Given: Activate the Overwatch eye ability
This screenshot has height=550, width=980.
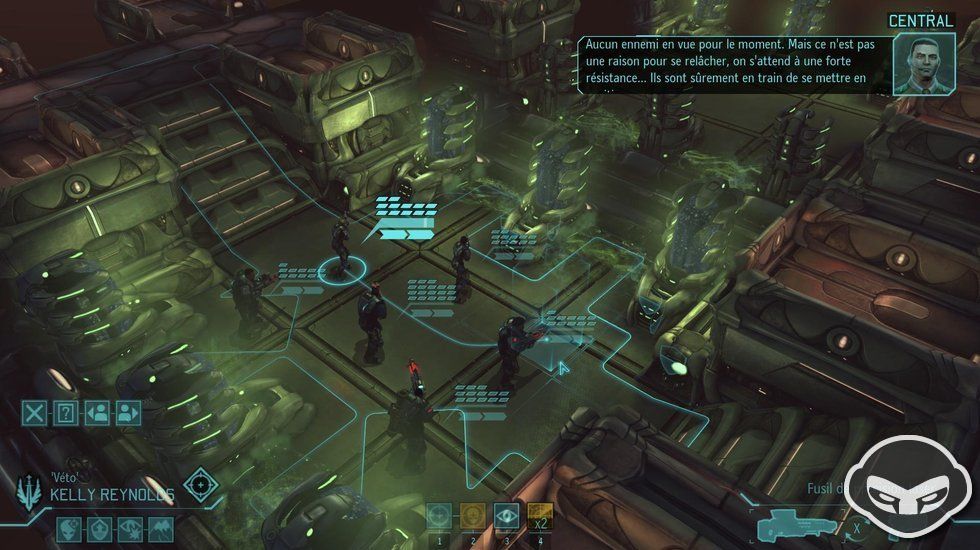Looking at the screenshot, I should (x=506, y=516).
